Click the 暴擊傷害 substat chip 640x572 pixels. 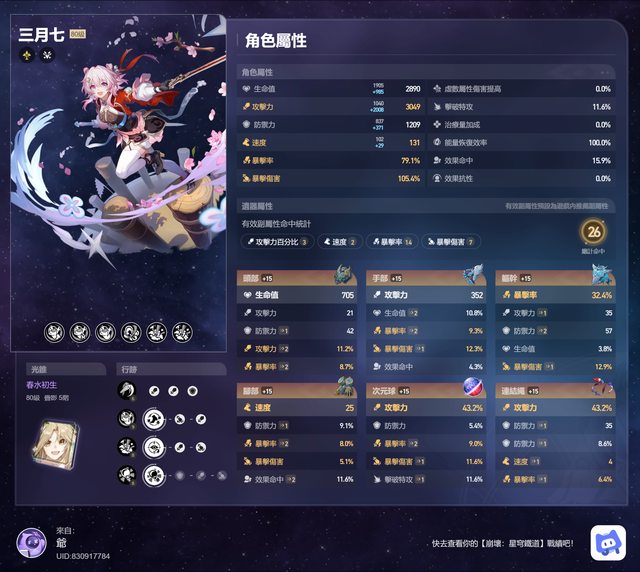(x=450, y=242)
